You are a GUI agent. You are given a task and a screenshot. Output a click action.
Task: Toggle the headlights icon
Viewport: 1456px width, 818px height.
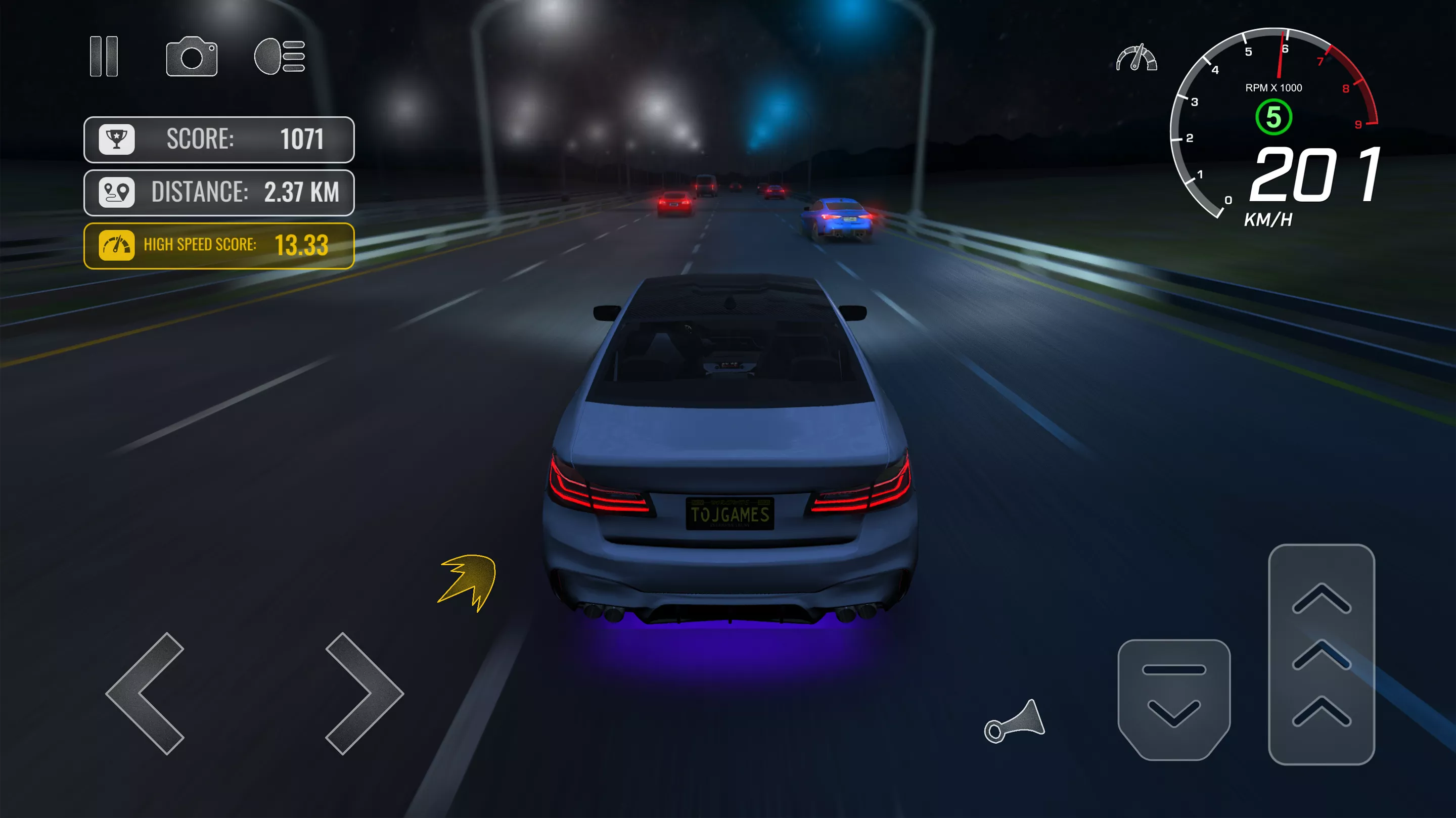[x=280, y=57]
